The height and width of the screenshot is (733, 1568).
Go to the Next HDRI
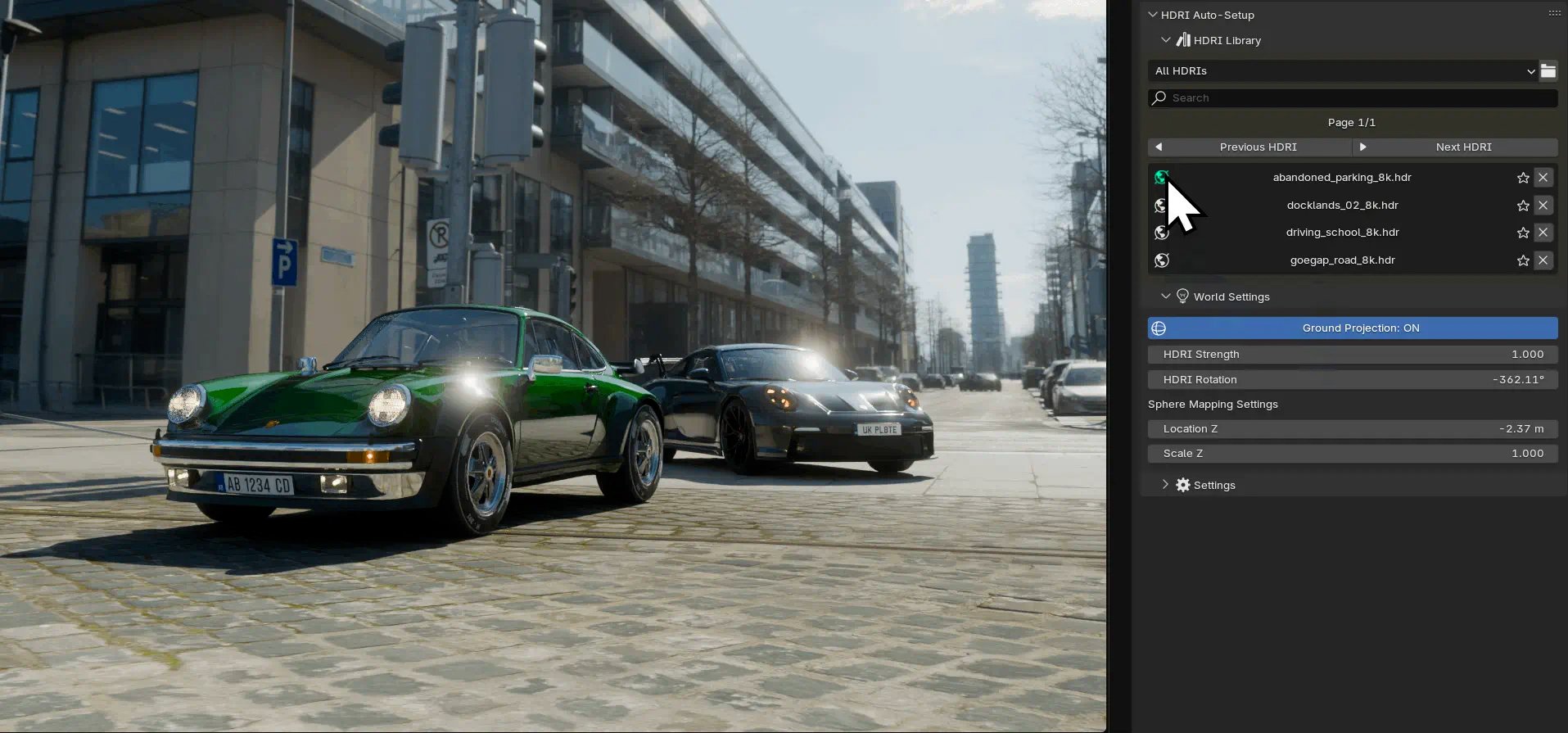(x=1455, y=147)
